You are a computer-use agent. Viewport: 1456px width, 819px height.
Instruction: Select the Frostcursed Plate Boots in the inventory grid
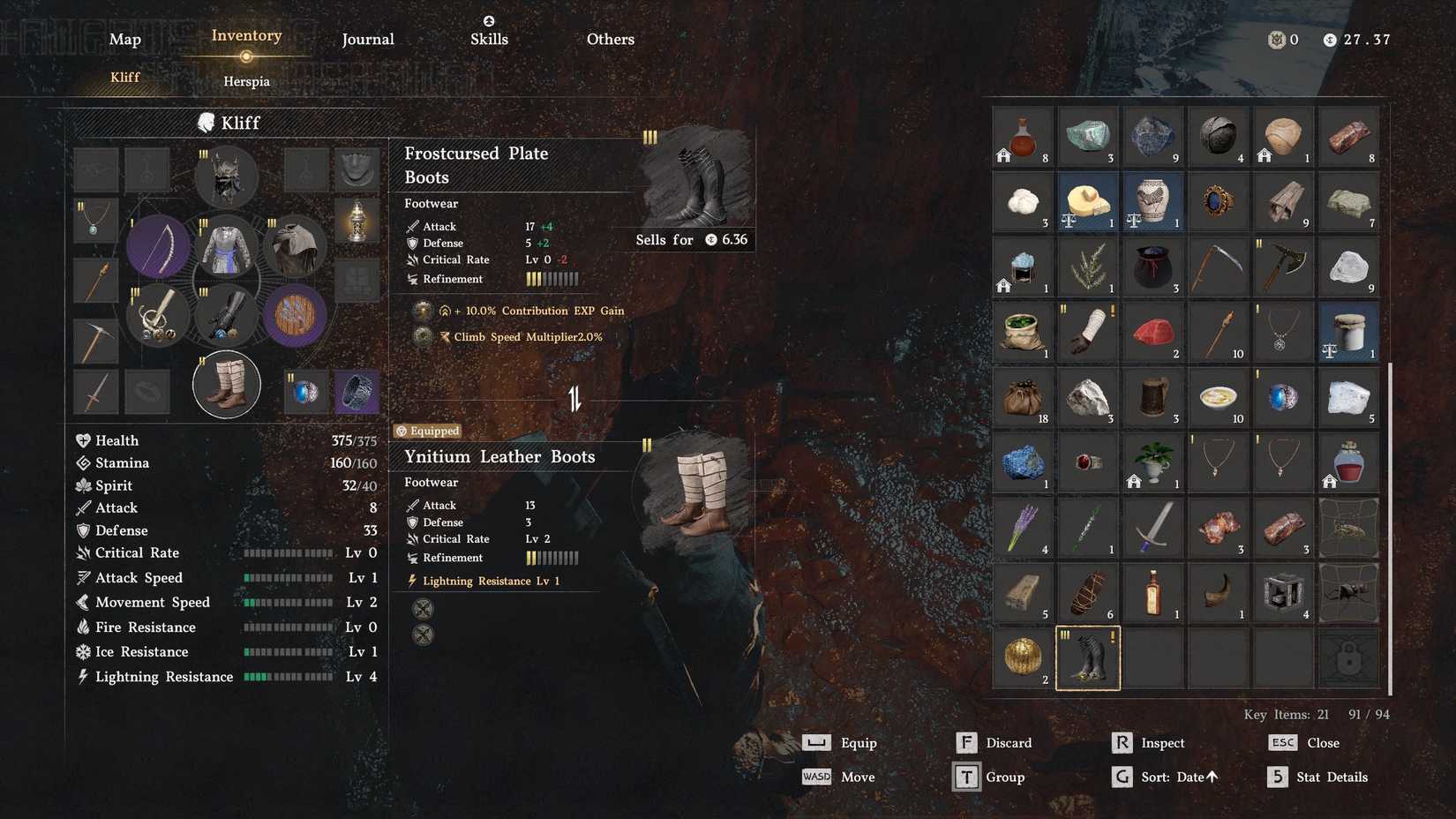click(1087, 657)
